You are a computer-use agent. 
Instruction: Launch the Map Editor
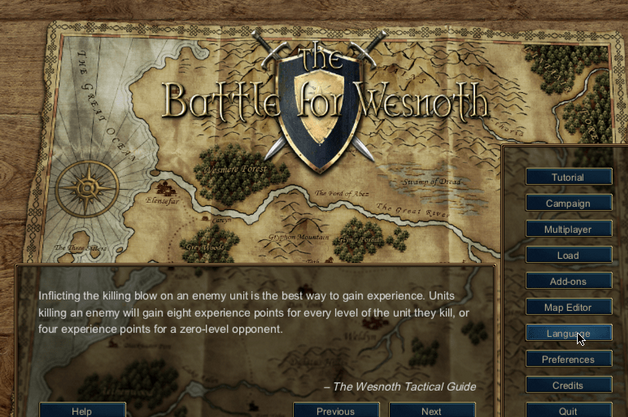[568, 307]
